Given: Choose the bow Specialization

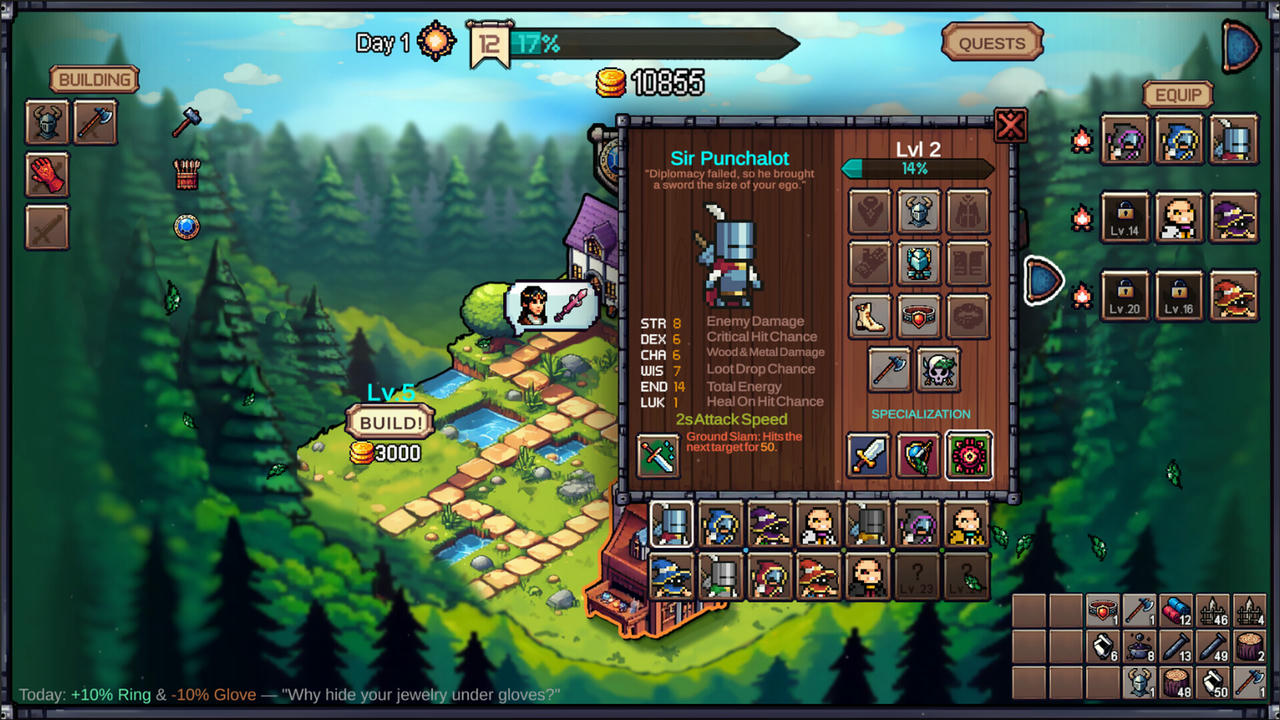Looking at the screenshot, I should (x=918, y=455).
